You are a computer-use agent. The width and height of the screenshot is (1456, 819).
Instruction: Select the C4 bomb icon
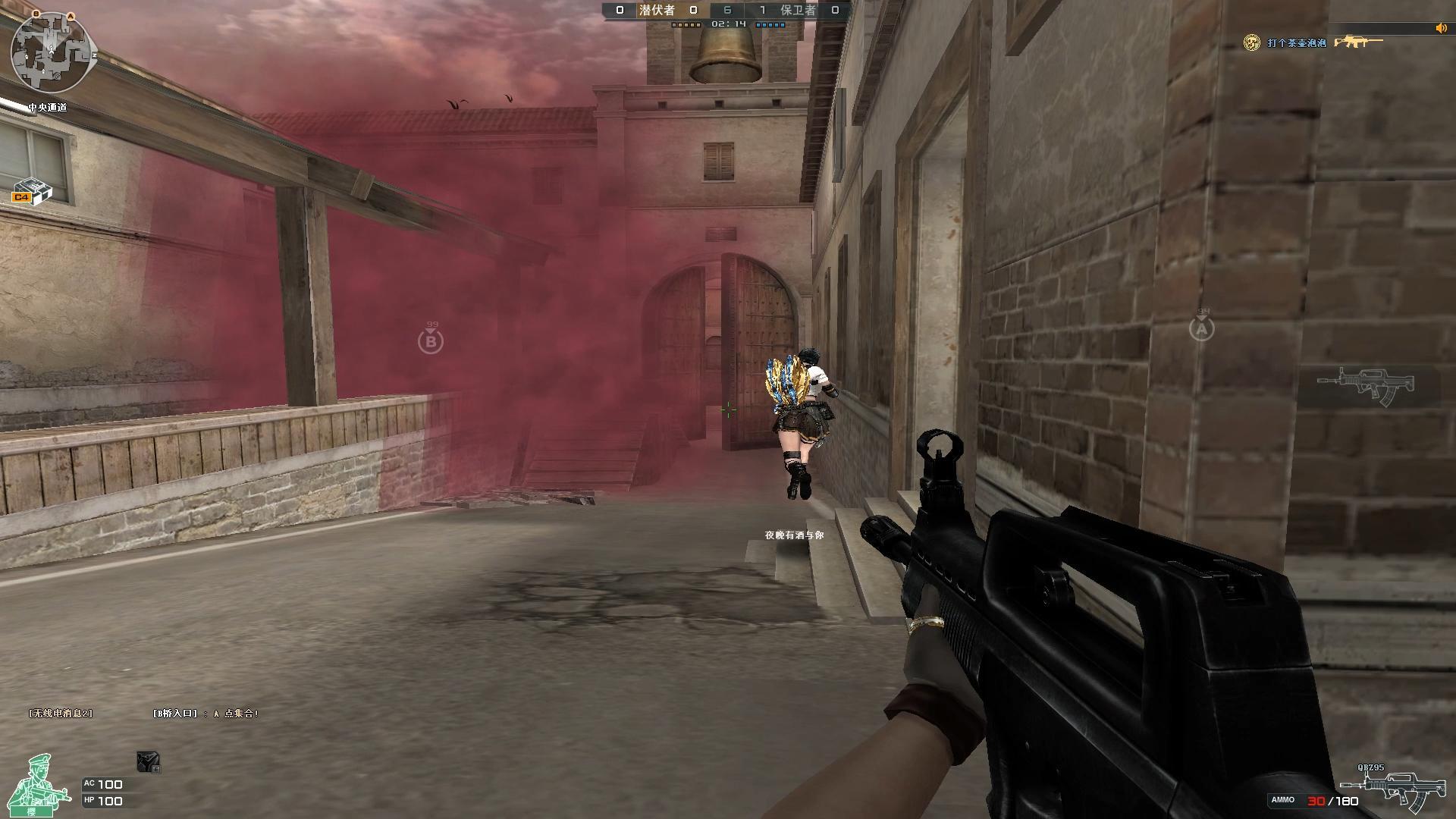(32, 191)
